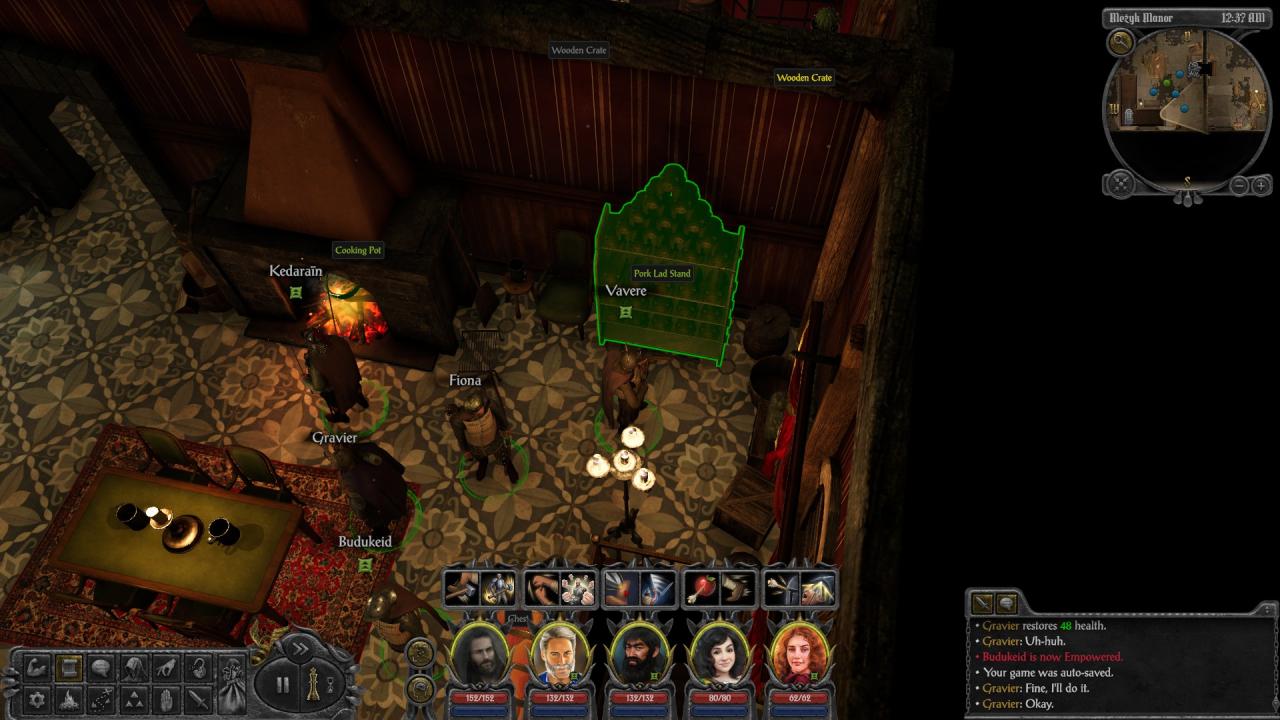Image resolution: width=1280 pixels, height=720 pixels.
Task: Click the campfire rest icon
Action: click(x=69, y=698)
